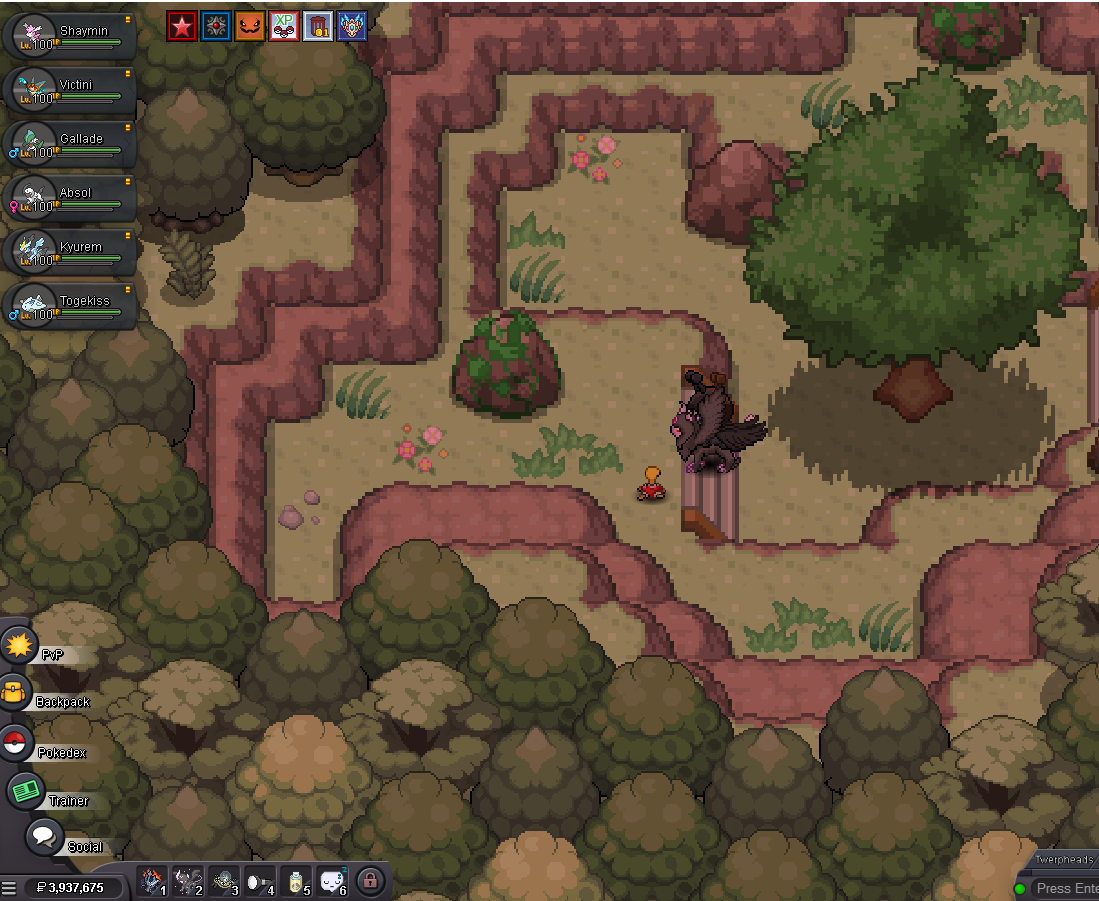Use the spray bottle in hotbar slot 5
This screenshot has width=1099, height=901.
point(296,881)
